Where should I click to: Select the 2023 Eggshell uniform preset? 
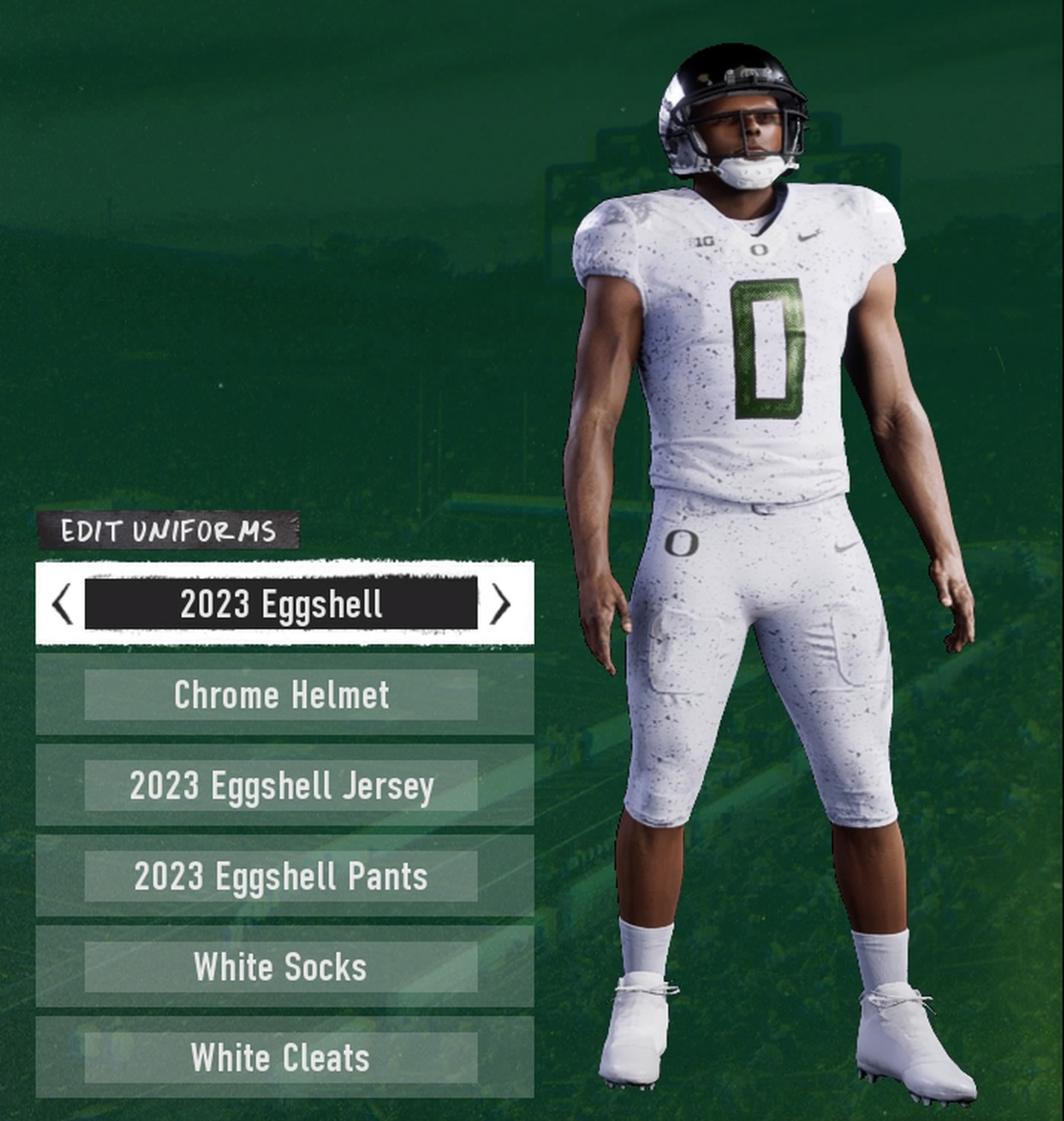tap(281, 604)
